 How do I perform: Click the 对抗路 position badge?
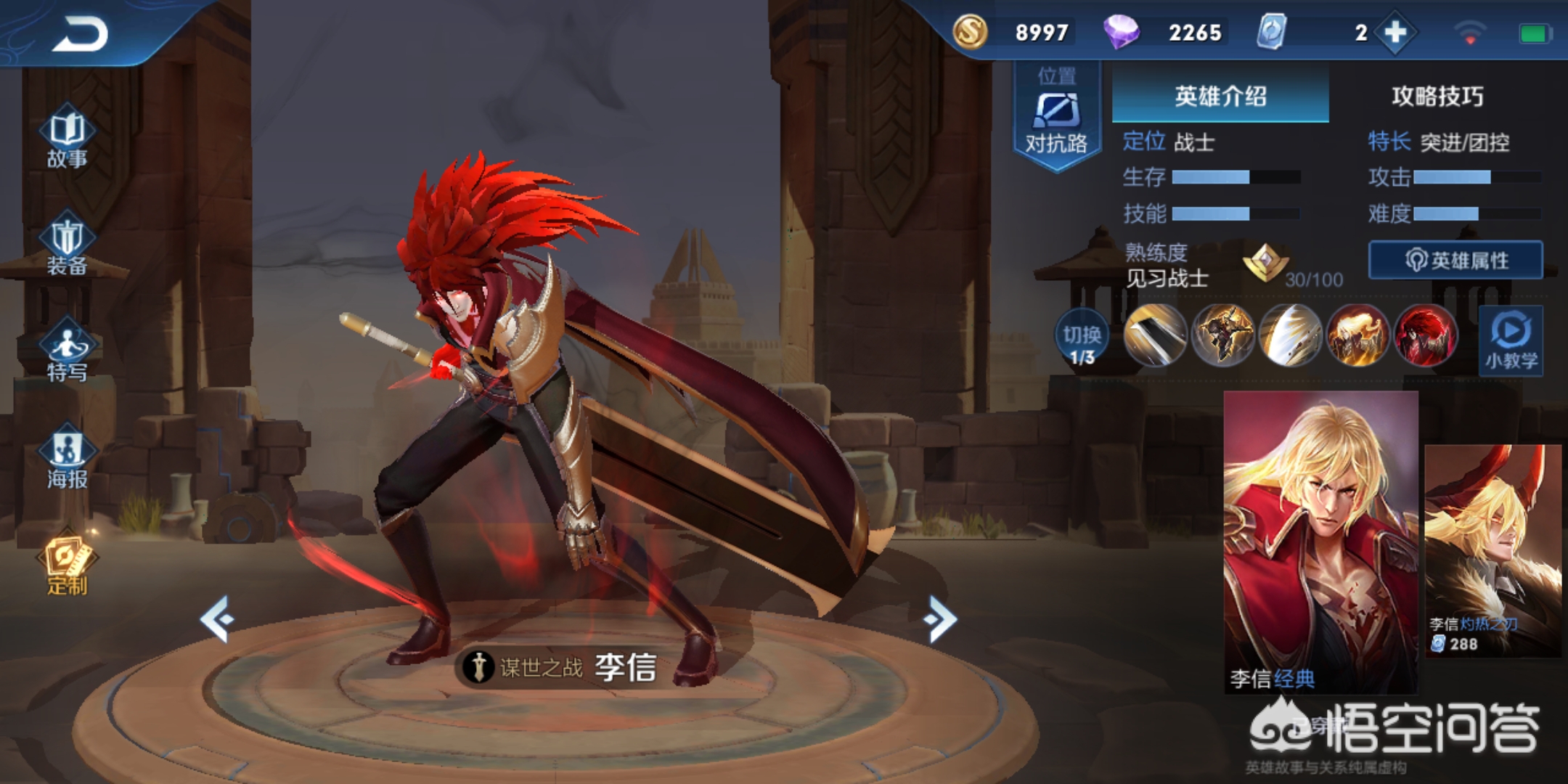1056,116
